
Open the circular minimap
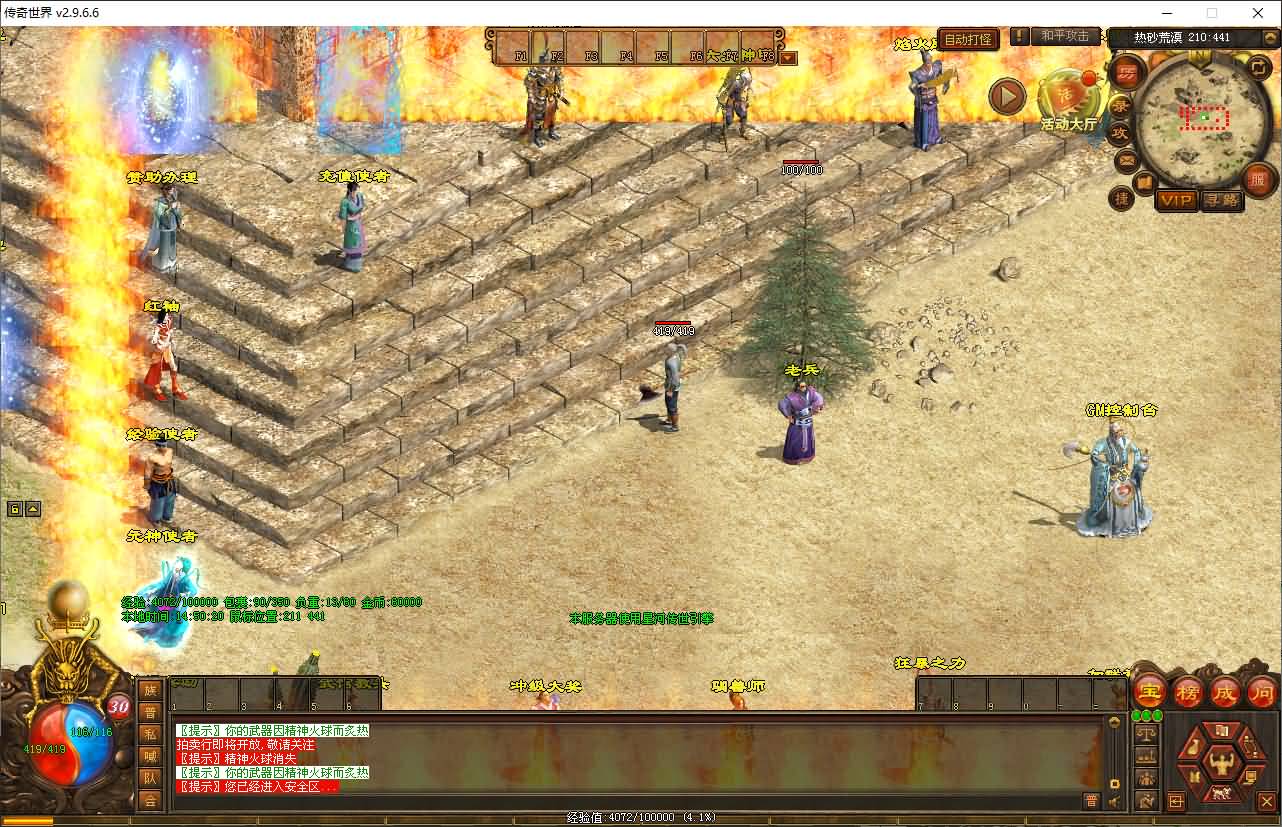tap(1204, 118)
